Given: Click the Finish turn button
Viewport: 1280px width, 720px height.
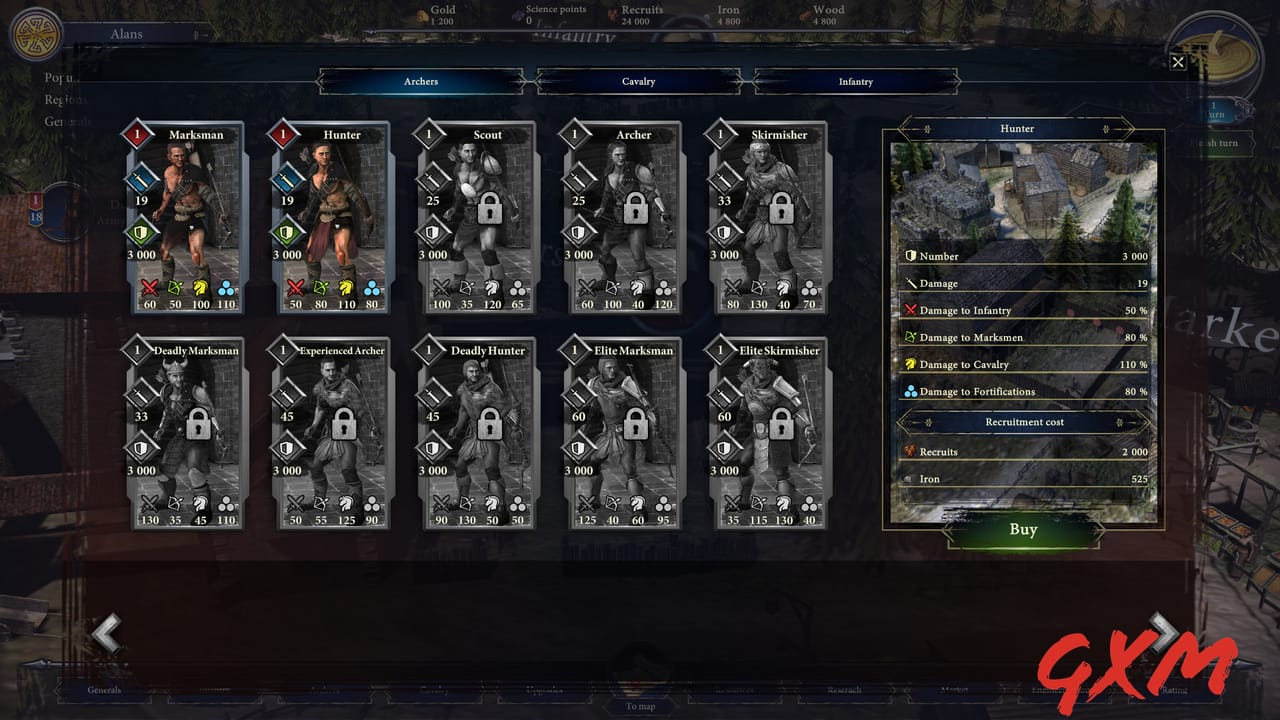Looking at the screenshot, I should 1224,143.
